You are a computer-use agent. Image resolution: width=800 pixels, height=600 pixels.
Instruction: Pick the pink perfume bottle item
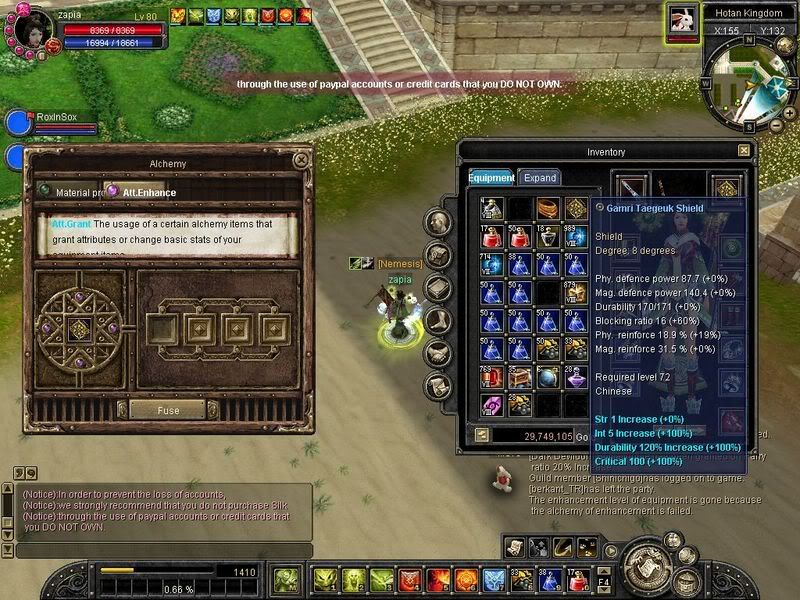click(575, 377)
